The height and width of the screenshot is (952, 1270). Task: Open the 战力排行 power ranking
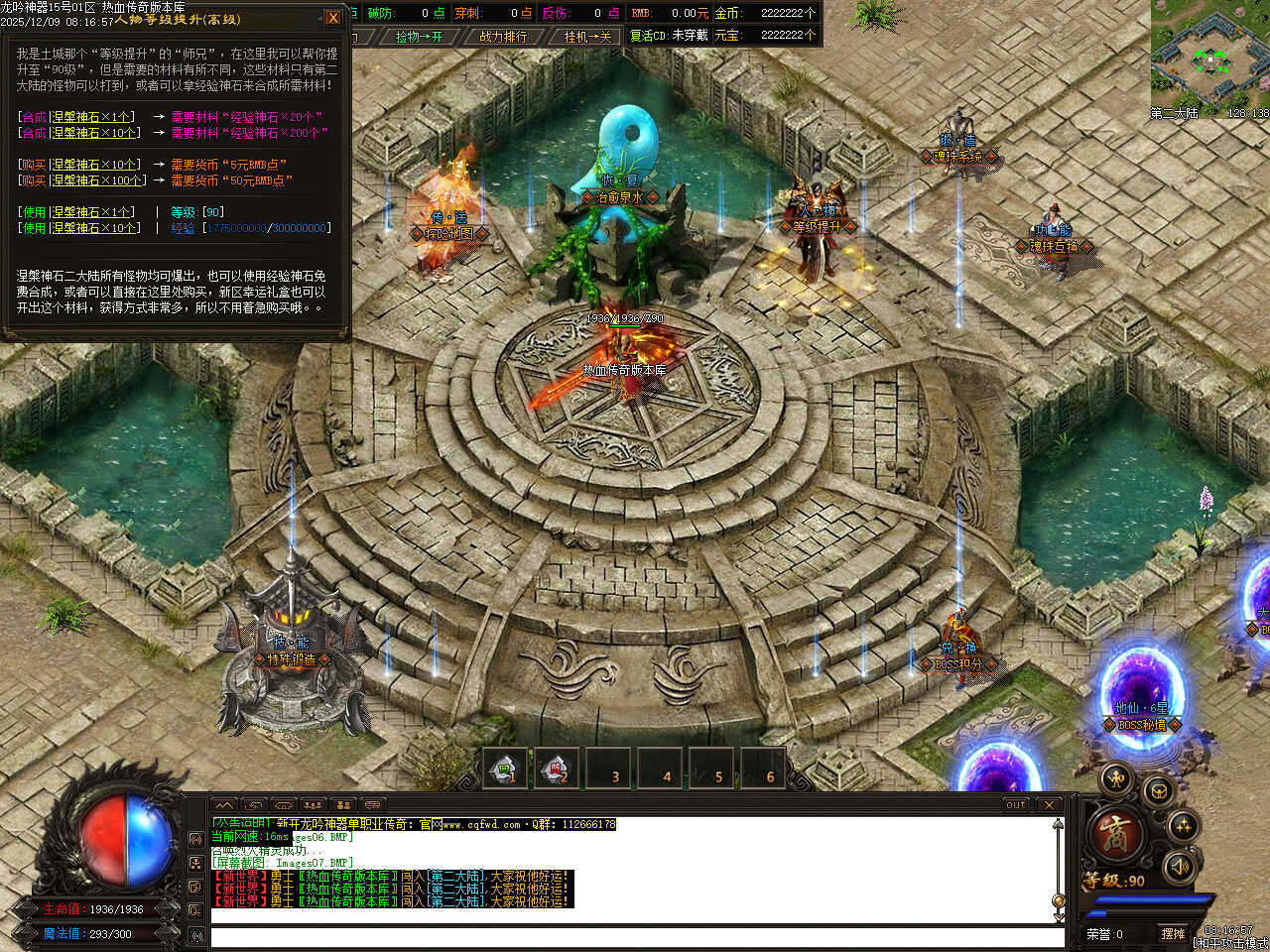tap(503, 37)
